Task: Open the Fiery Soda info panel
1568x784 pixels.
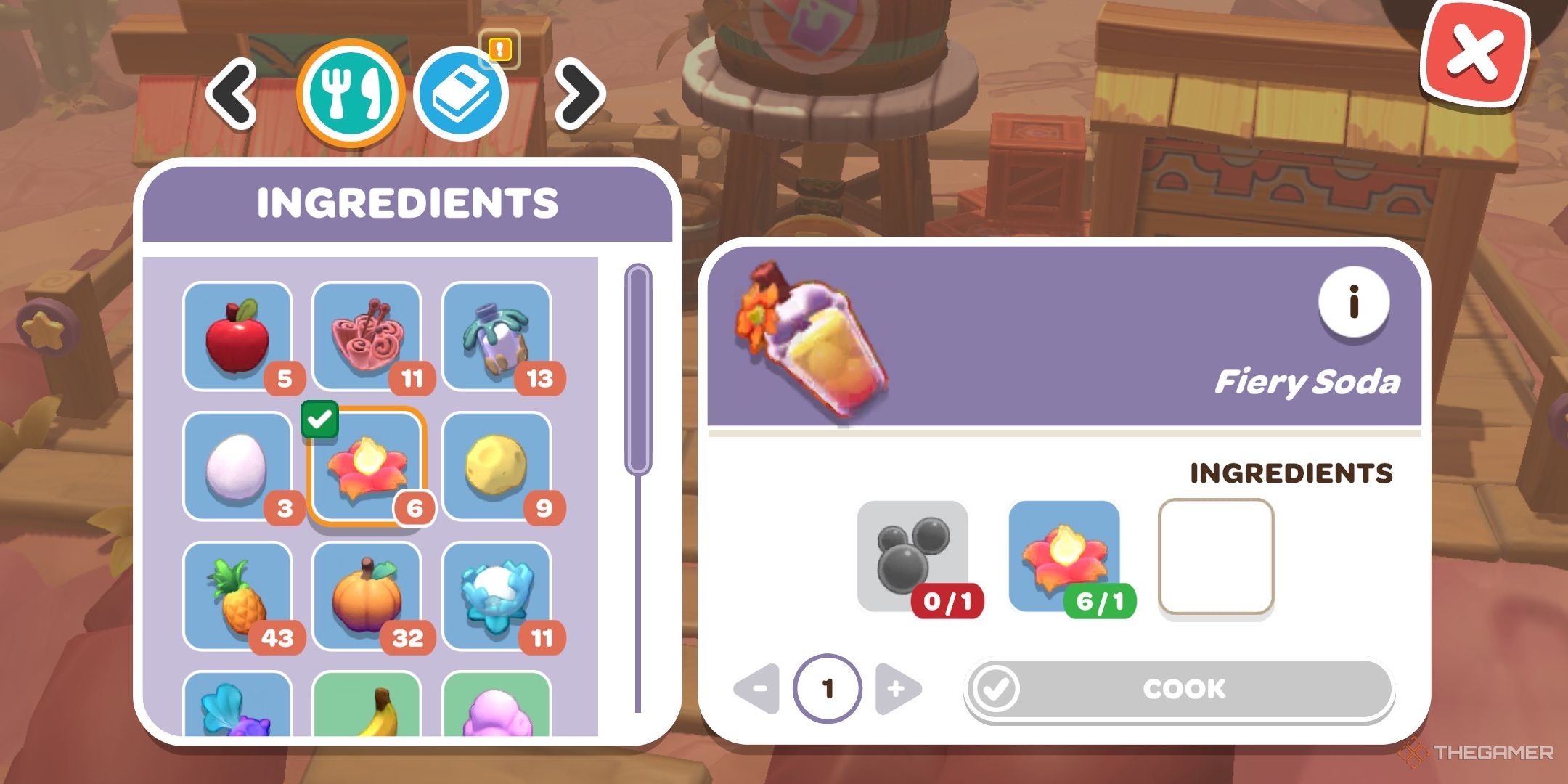Action: click(x=1354, y=304)
